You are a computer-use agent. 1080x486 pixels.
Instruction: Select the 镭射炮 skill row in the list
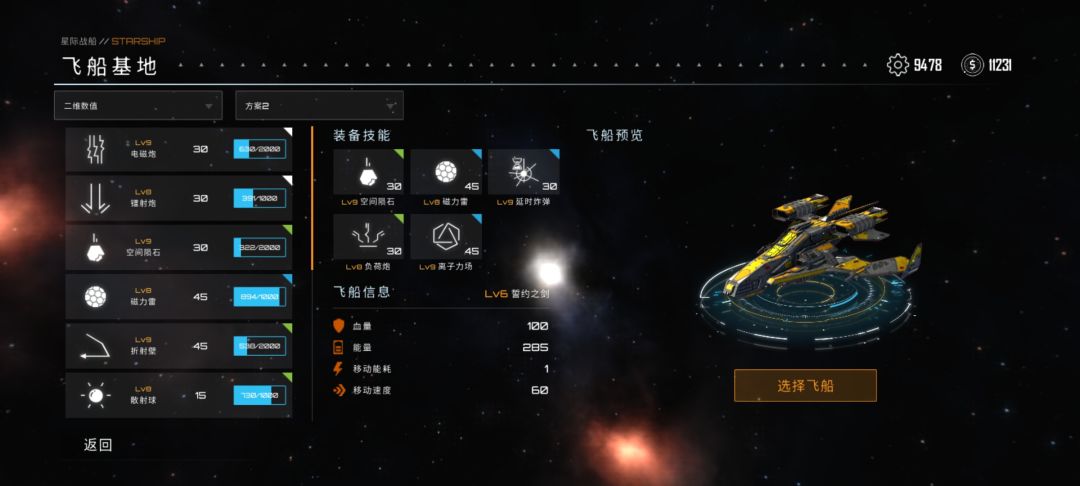[179, 198]
